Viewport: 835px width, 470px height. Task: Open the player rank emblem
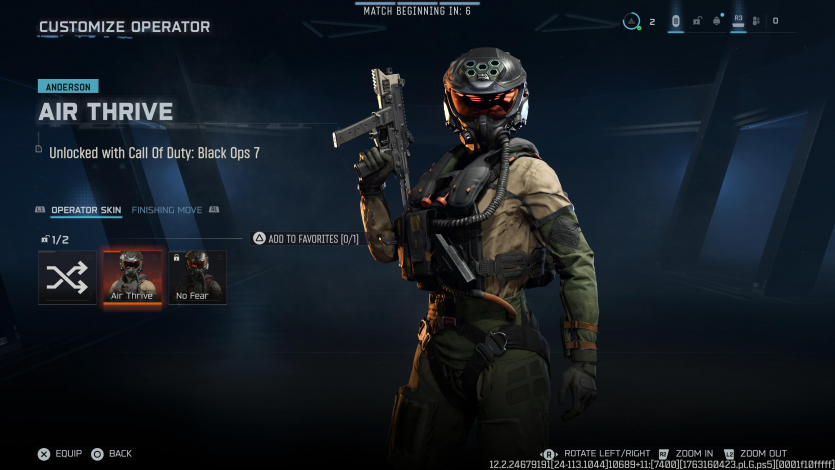[632, 20]
